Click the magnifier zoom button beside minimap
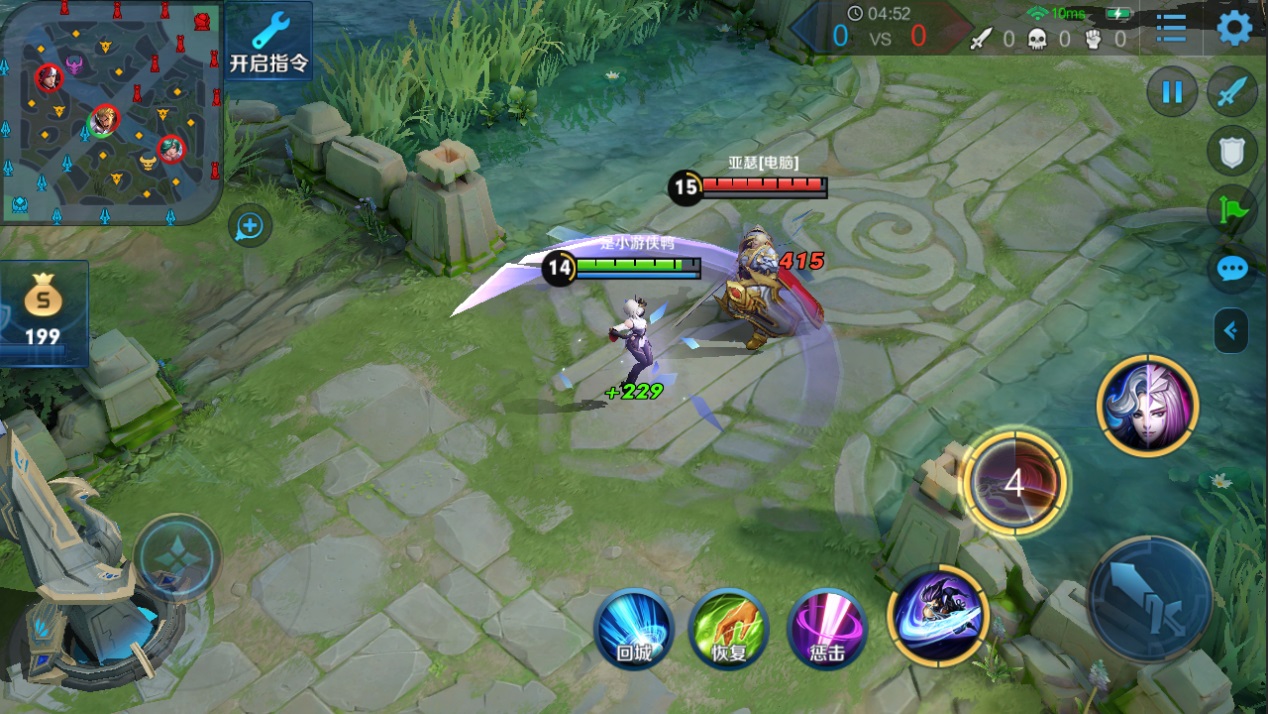 (249, 227)
